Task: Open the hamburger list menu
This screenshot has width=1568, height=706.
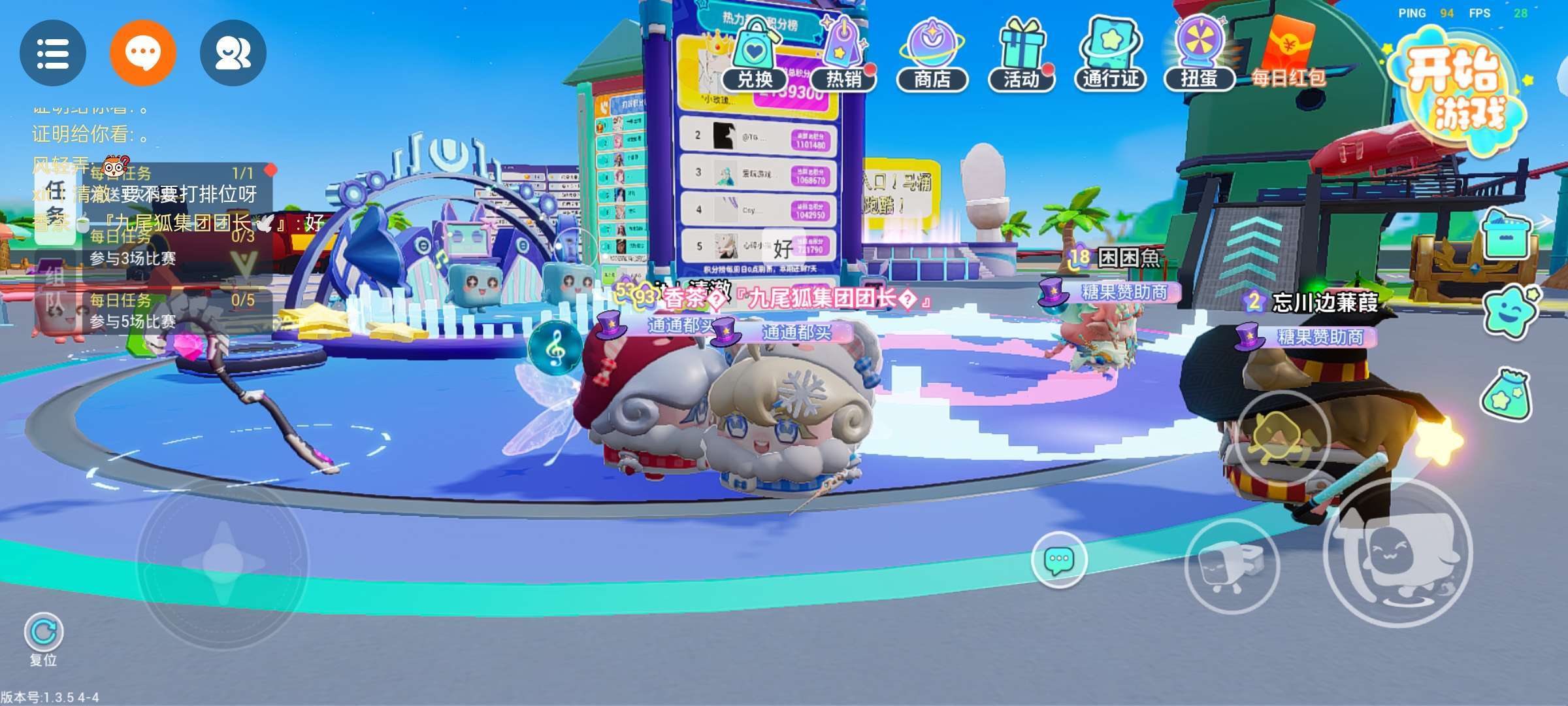Action: click(x=53, y=53)
